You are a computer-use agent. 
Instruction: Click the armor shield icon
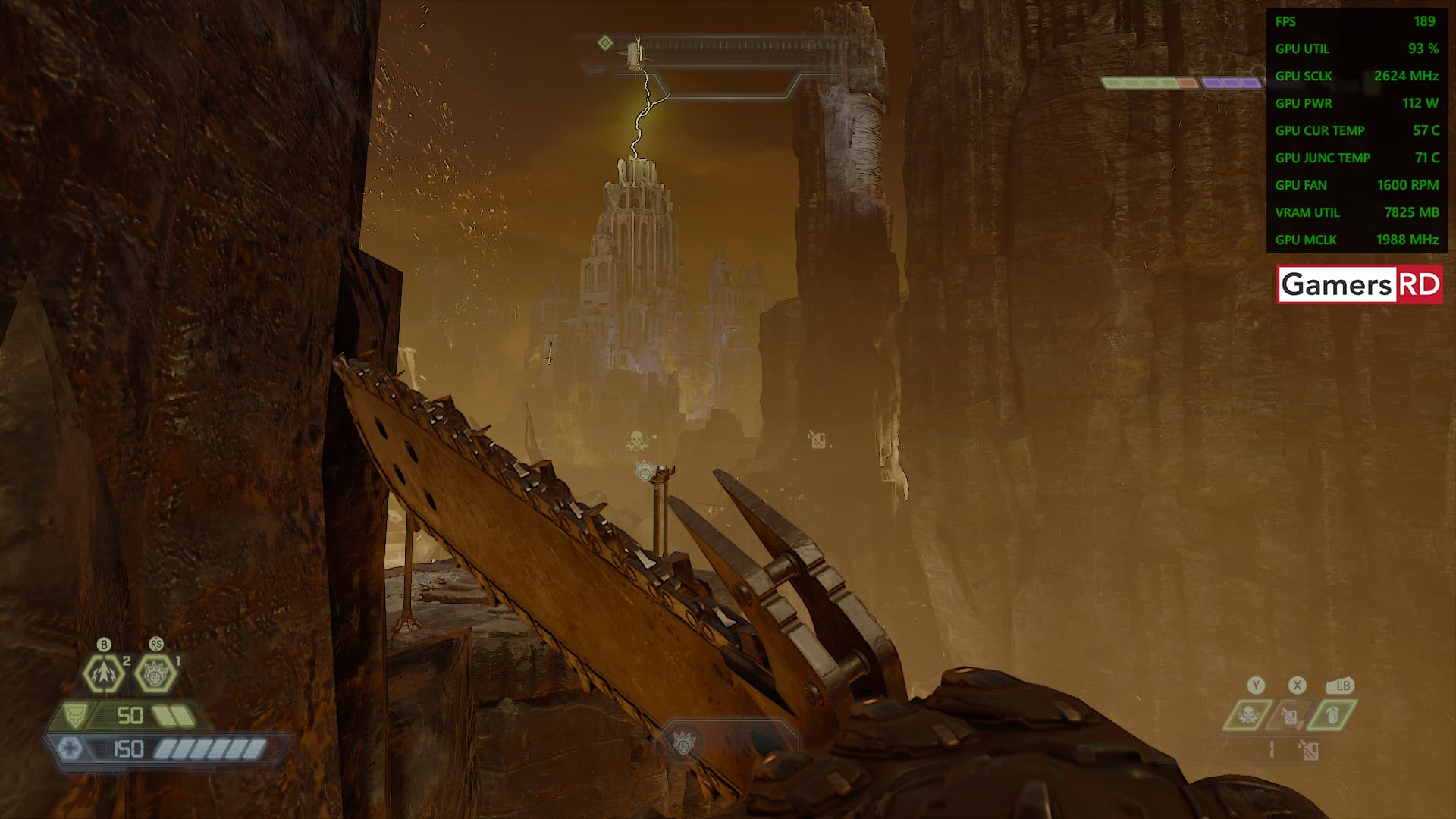click(x=74, y=715)
